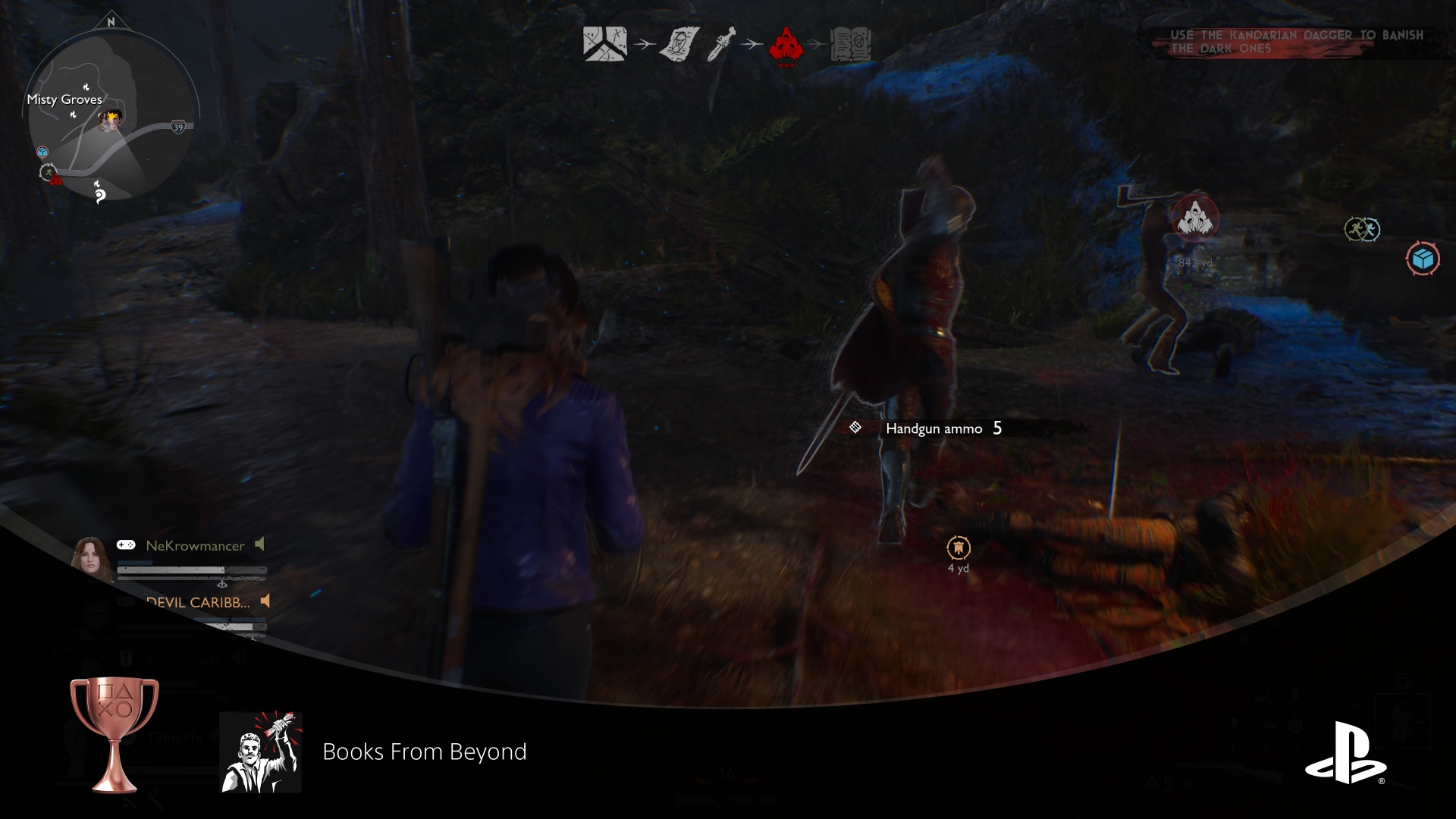Expand the Books From Beyond trophy notification
Viewport: 1456px width, 819px height.
click(425, 752)
